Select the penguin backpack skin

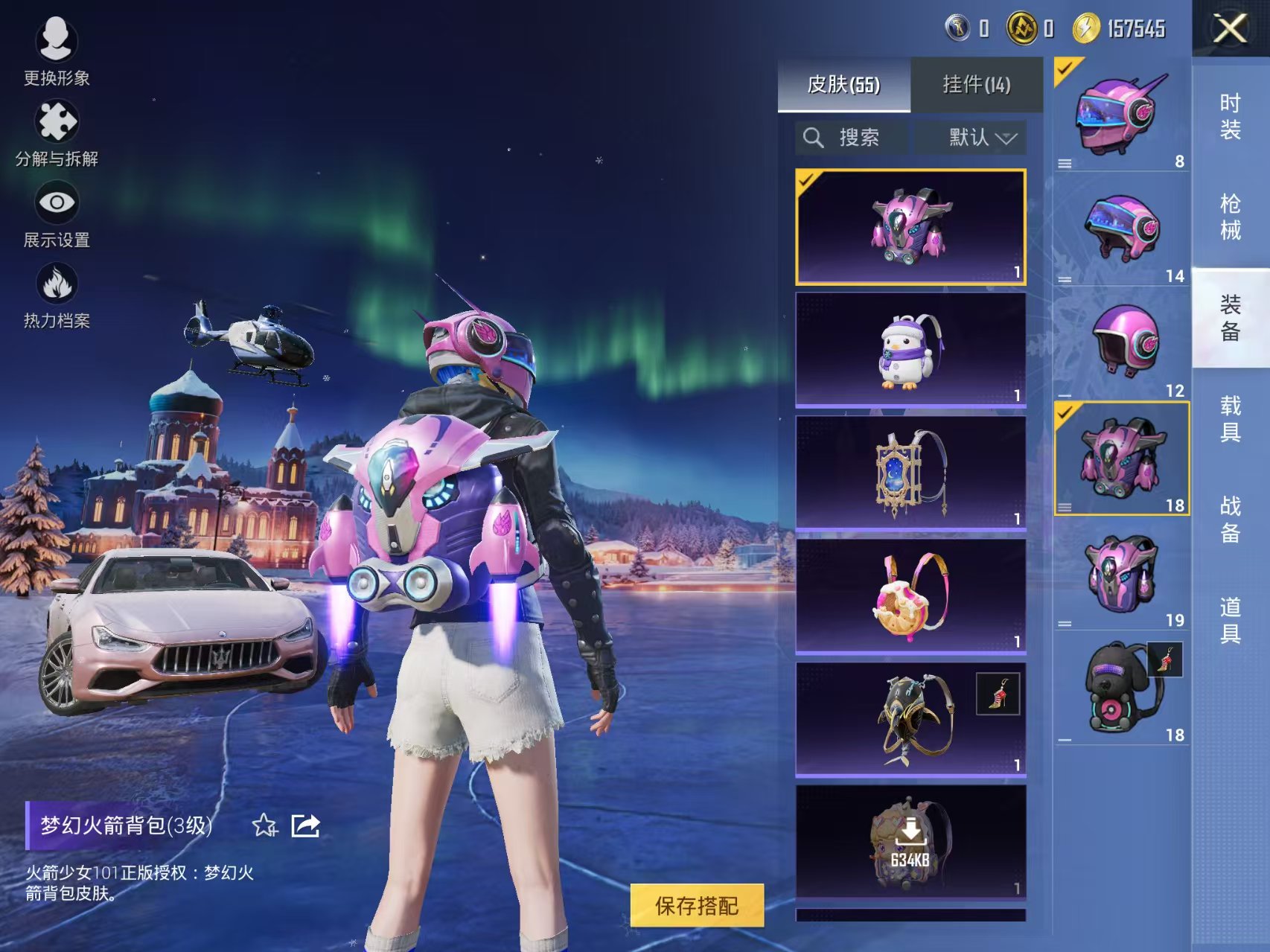pos(910,350)
